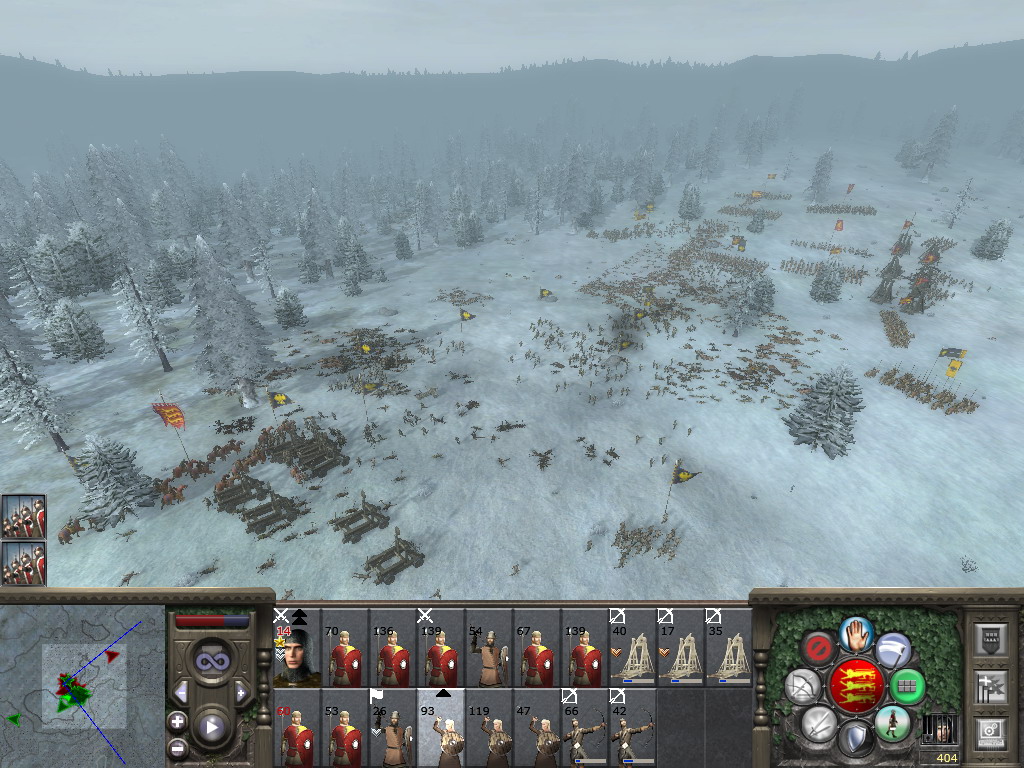Zoom out the minimap with minus button
This screenshot has height=768, width=1024.
(177, 746)
